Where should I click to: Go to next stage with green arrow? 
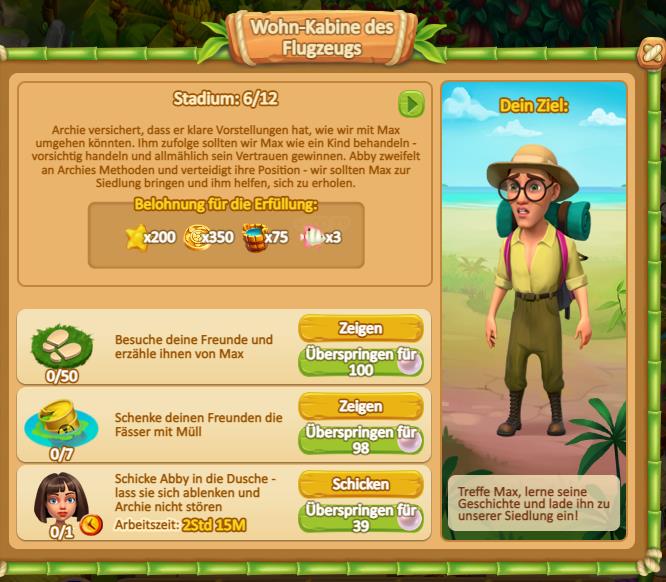411,103
